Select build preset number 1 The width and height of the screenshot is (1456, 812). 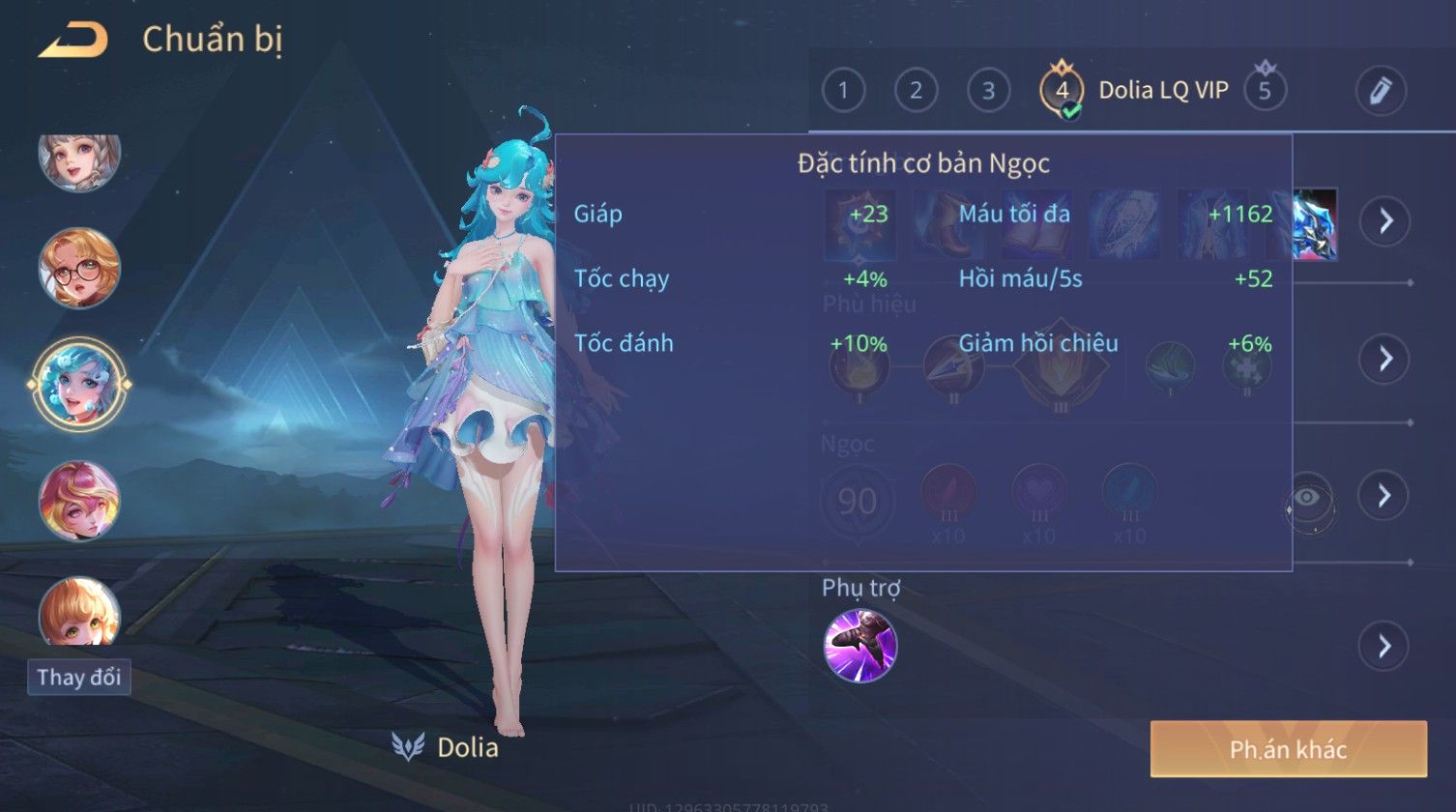[x=843, y=91]
